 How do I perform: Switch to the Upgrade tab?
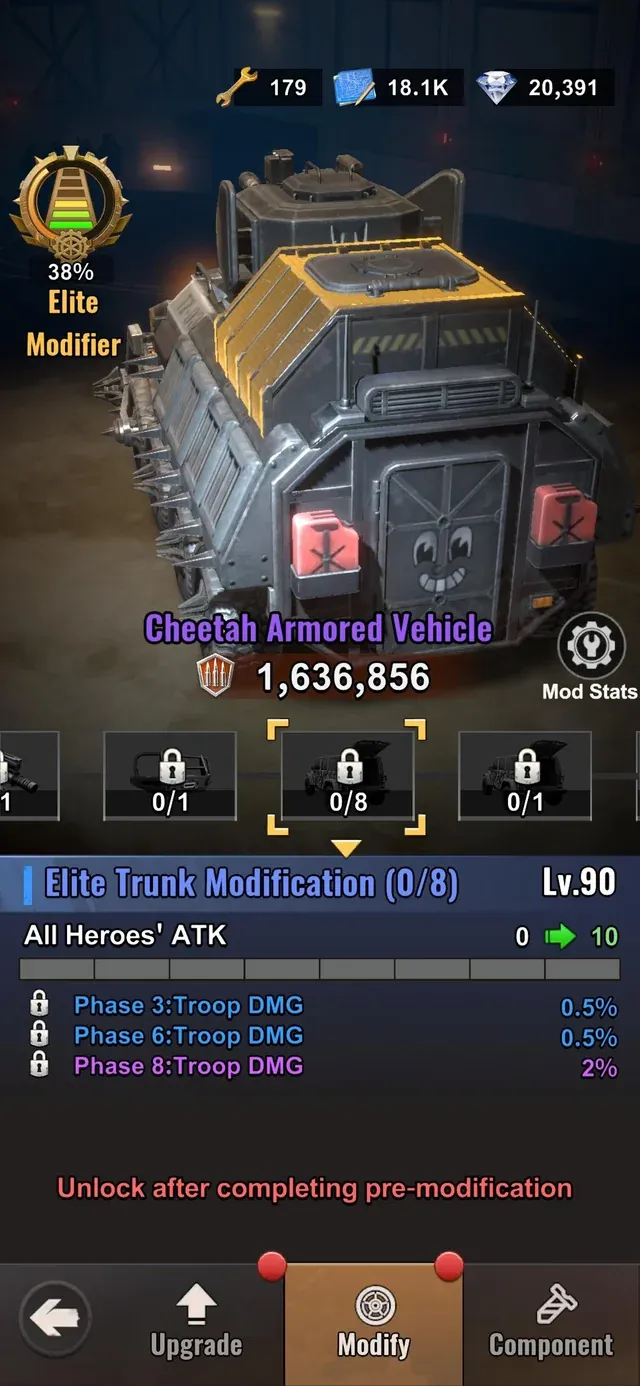(196, 1322)
